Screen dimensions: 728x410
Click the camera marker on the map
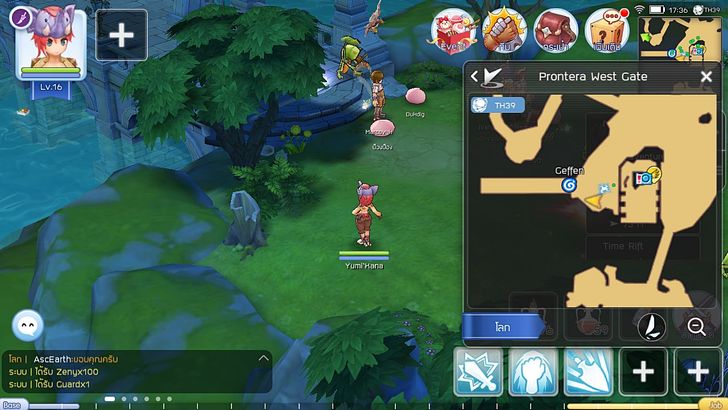coord(646,178)
